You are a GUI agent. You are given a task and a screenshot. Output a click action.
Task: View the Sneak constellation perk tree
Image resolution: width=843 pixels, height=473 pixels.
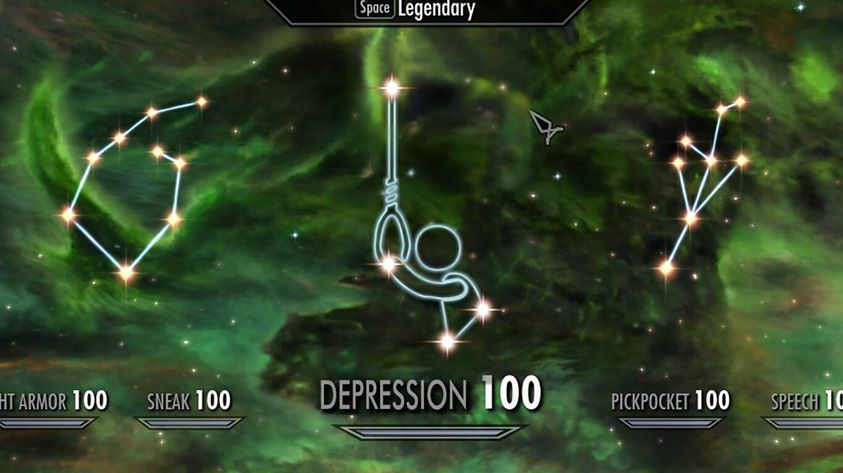pos(128,187)
